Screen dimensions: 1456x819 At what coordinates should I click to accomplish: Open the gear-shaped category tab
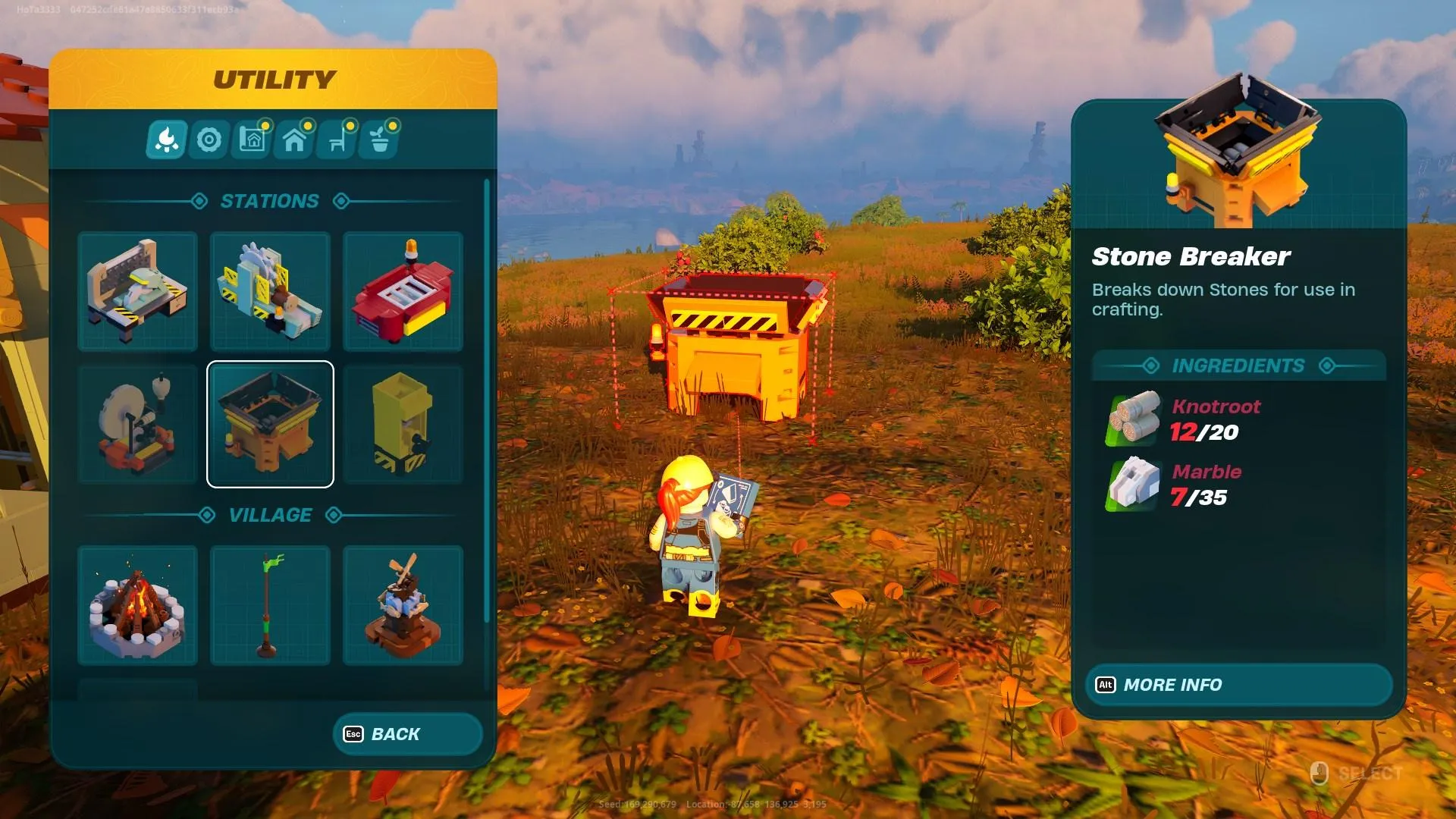point(209,140)
